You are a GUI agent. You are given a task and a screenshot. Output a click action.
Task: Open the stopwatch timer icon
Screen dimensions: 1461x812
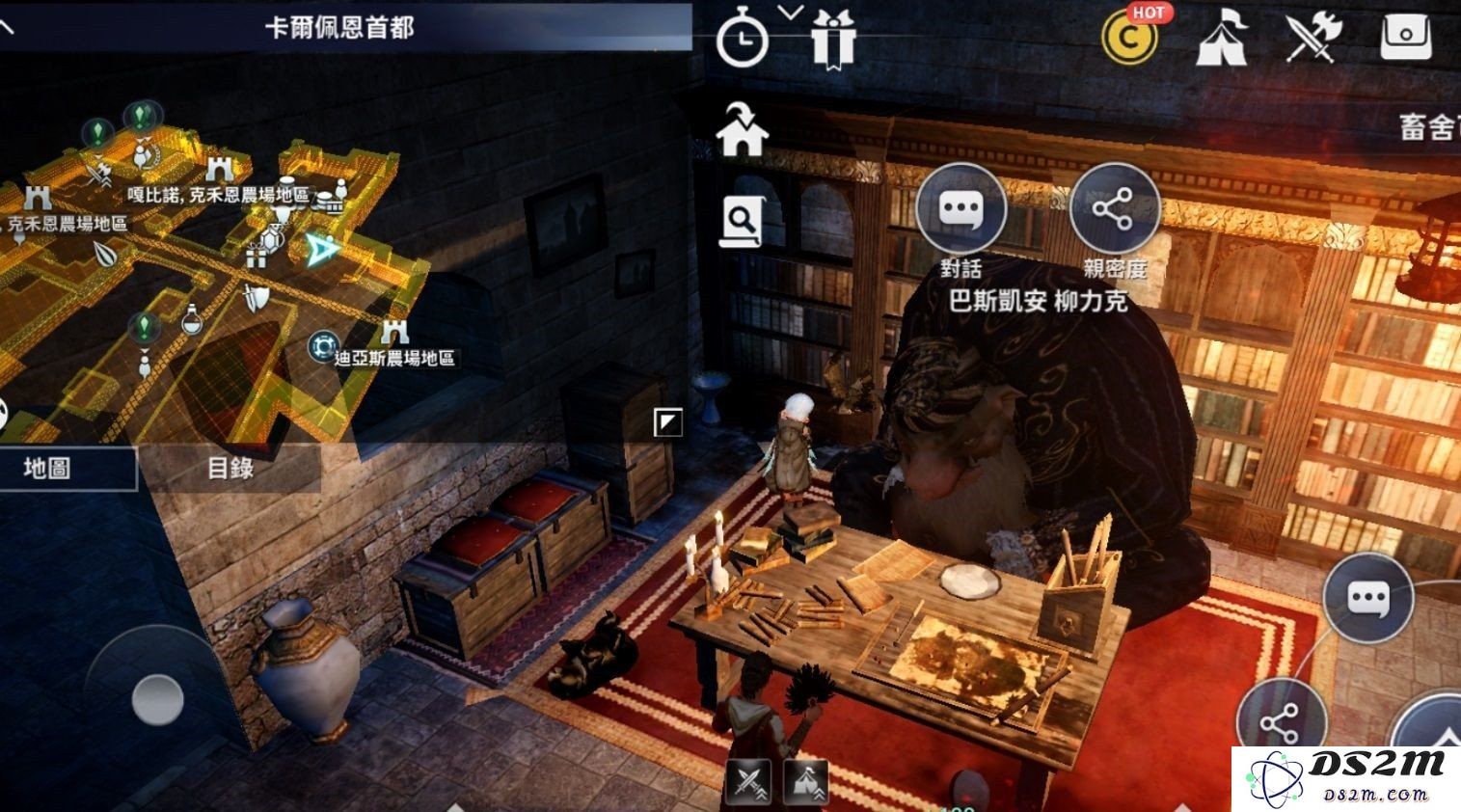pos(743,41)
